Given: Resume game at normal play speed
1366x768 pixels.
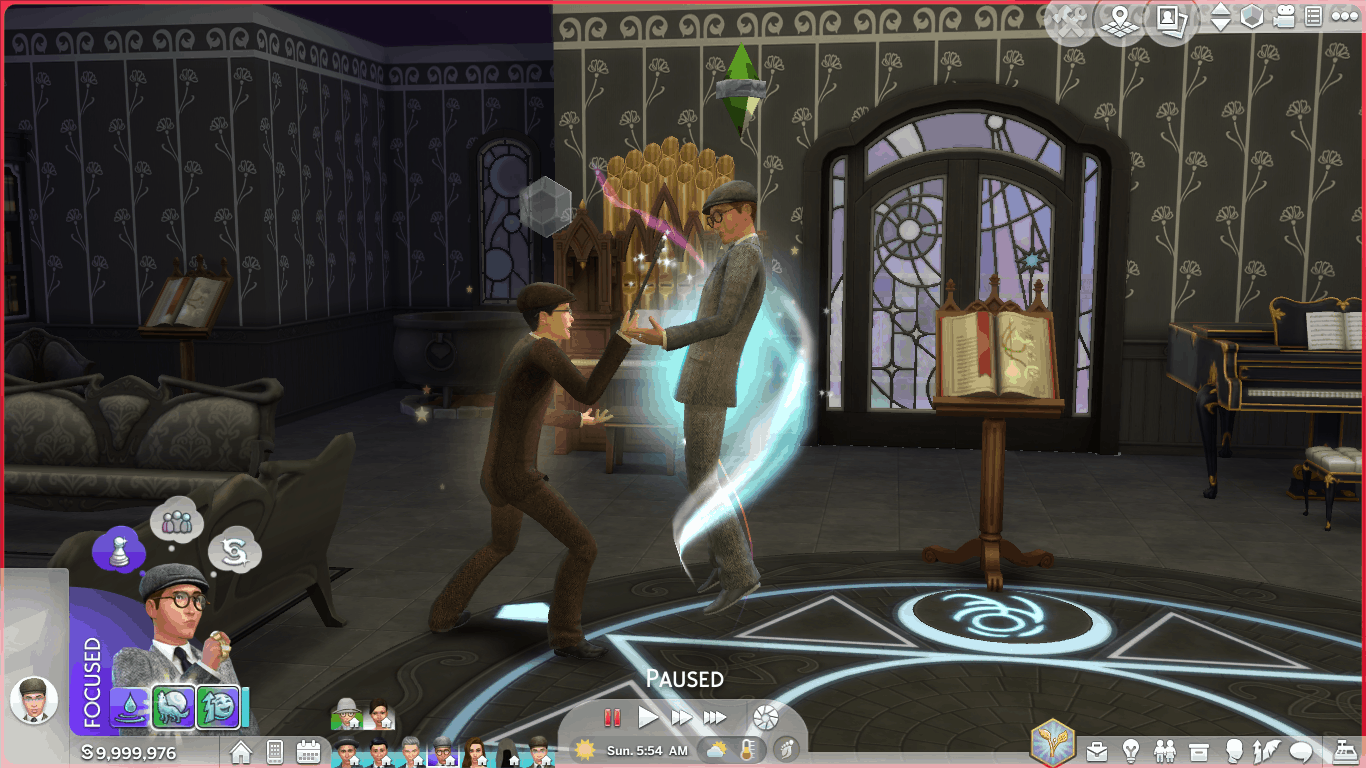Looking at the screenshot, I should coord(648,717).
